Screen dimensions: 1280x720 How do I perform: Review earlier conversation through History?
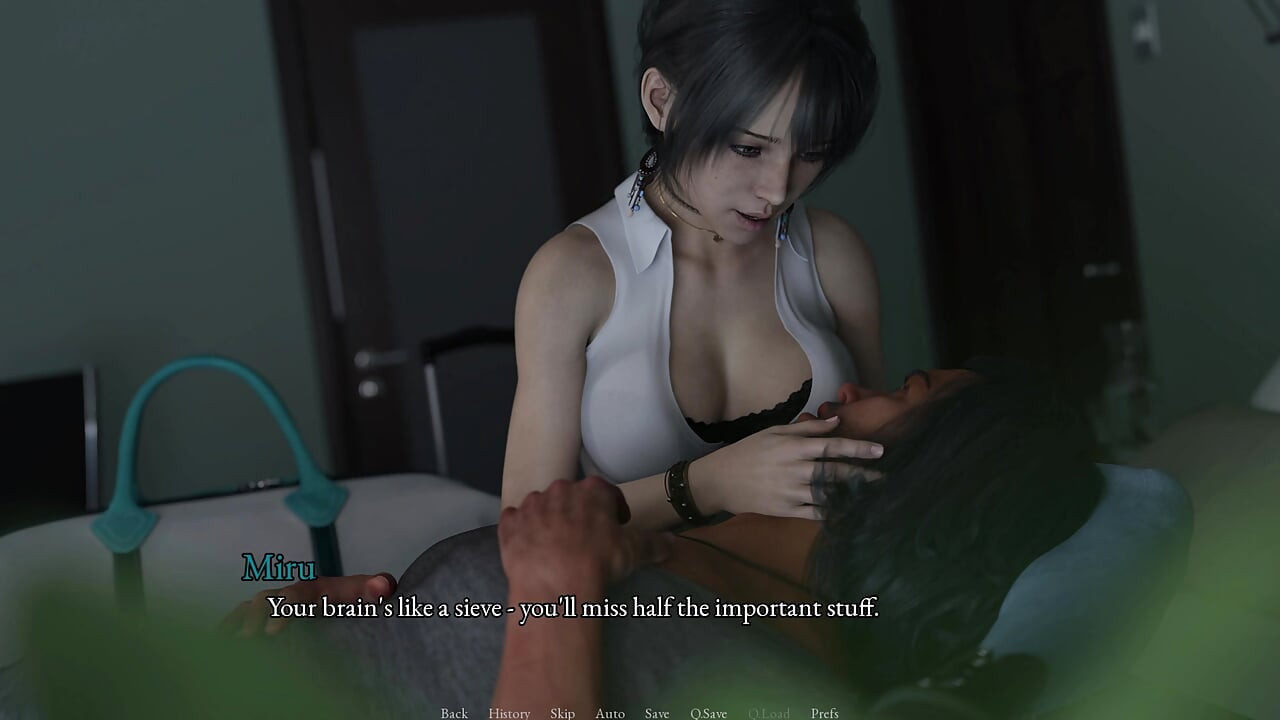tap(509, 713)
